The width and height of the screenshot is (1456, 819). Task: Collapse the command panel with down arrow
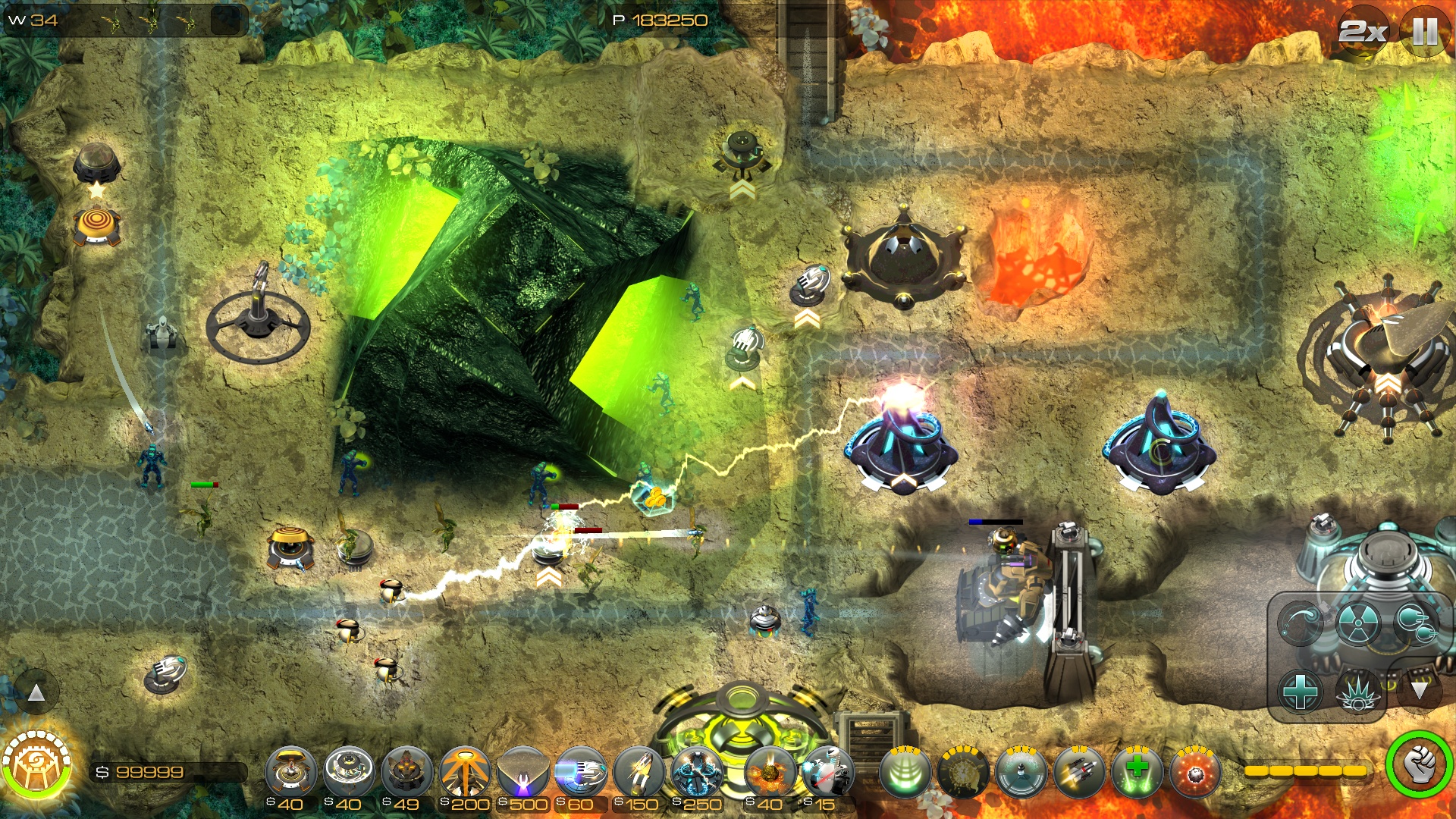[1419, 690]
